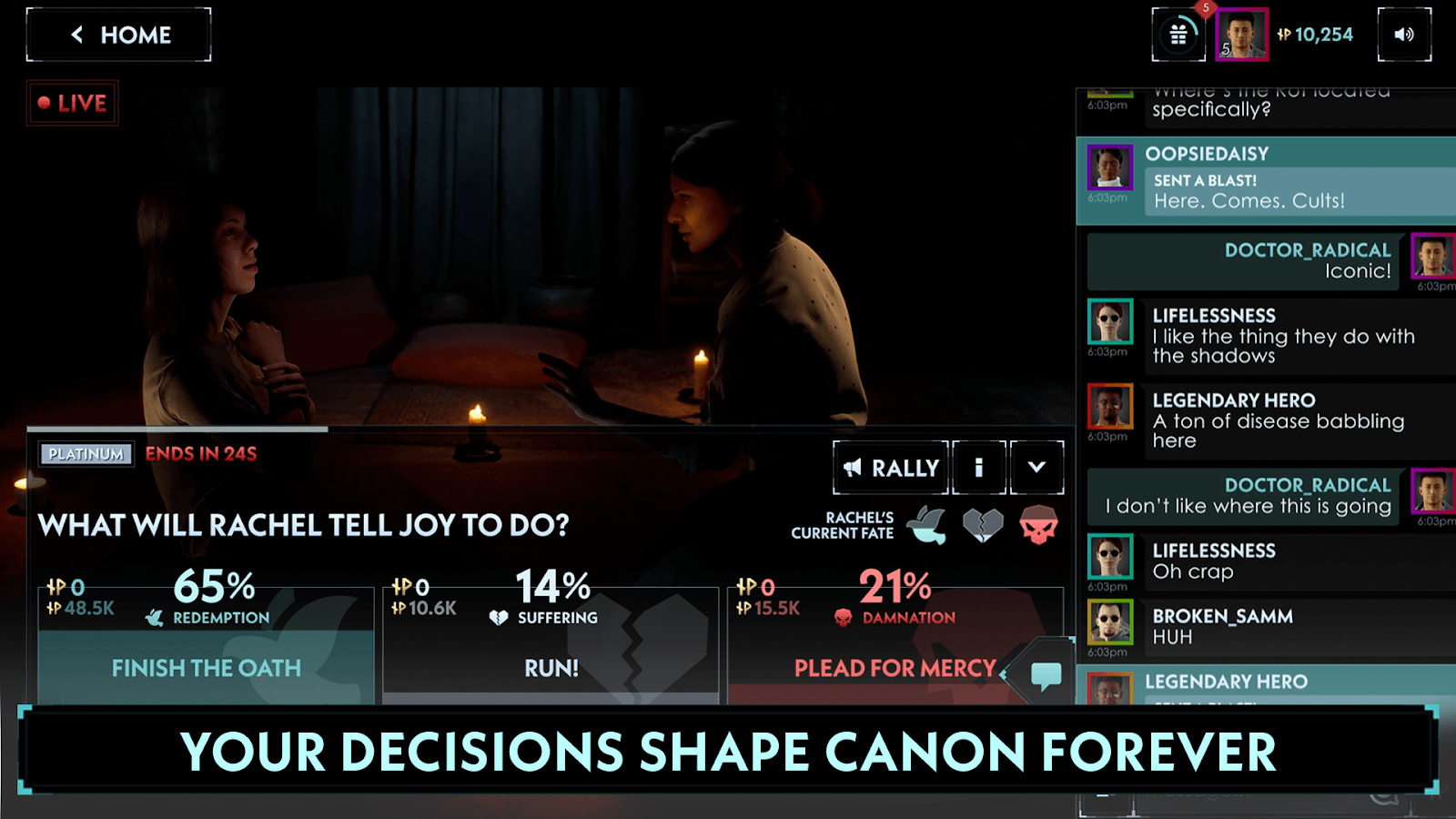Collapse the decision panel with the chevron
Screen dimensions: 1456x819
point(1036,467)
